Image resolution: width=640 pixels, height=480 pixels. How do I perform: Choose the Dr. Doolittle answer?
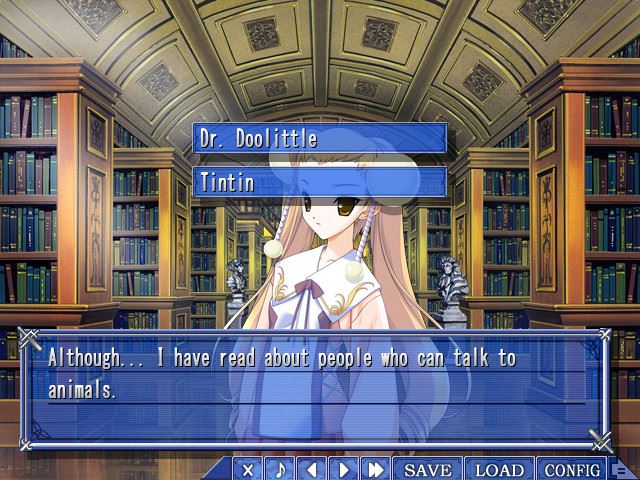319,138
